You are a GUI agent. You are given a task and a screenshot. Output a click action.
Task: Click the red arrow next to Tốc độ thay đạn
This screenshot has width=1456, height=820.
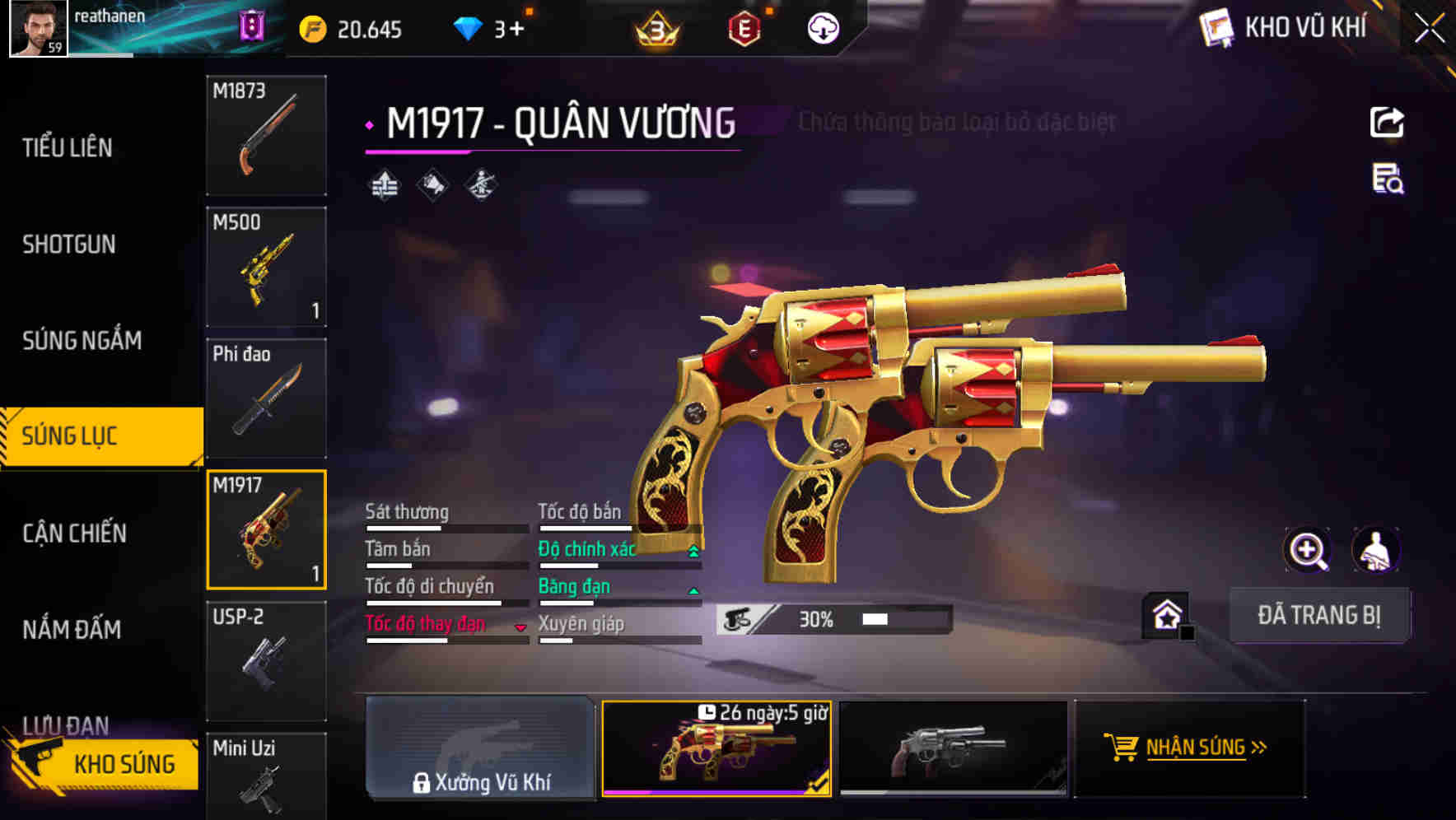(521, 627)
